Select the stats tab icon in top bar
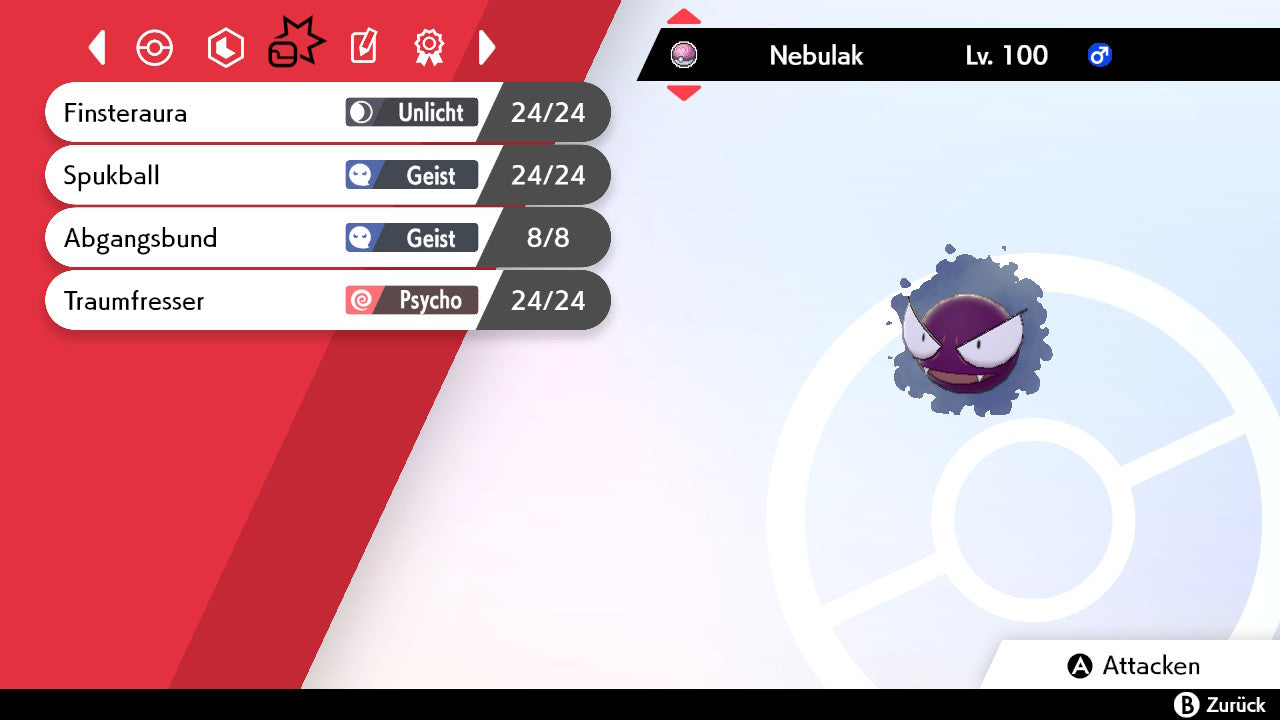The image size is (1280, 720). [x=225, y=47]
